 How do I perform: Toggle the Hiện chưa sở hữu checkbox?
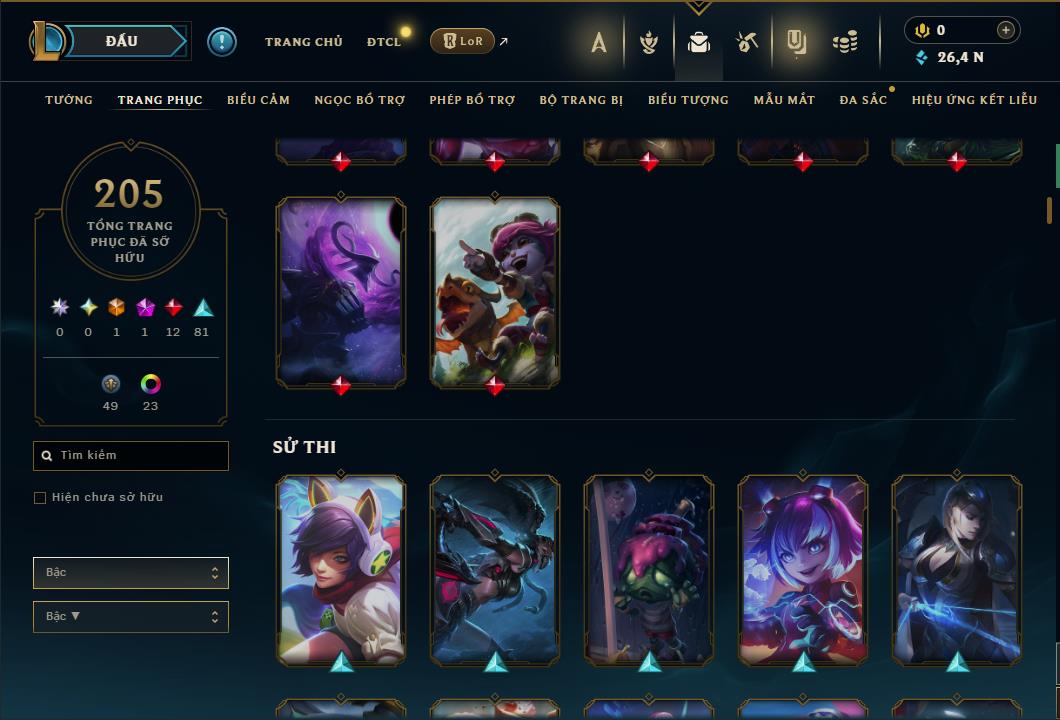coord(40,498)
